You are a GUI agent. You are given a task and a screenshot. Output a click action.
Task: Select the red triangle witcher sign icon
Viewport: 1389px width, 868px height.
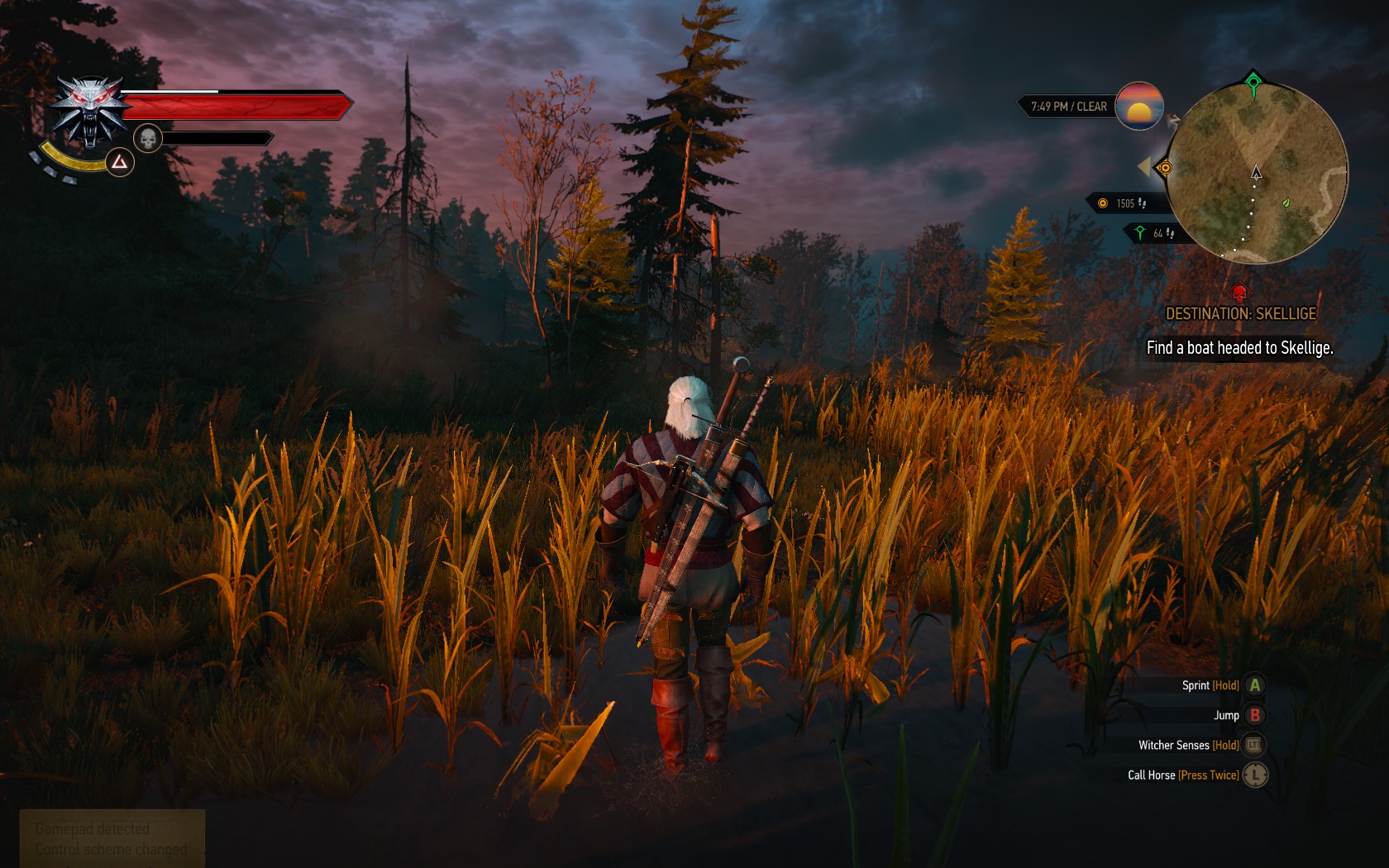120,162
